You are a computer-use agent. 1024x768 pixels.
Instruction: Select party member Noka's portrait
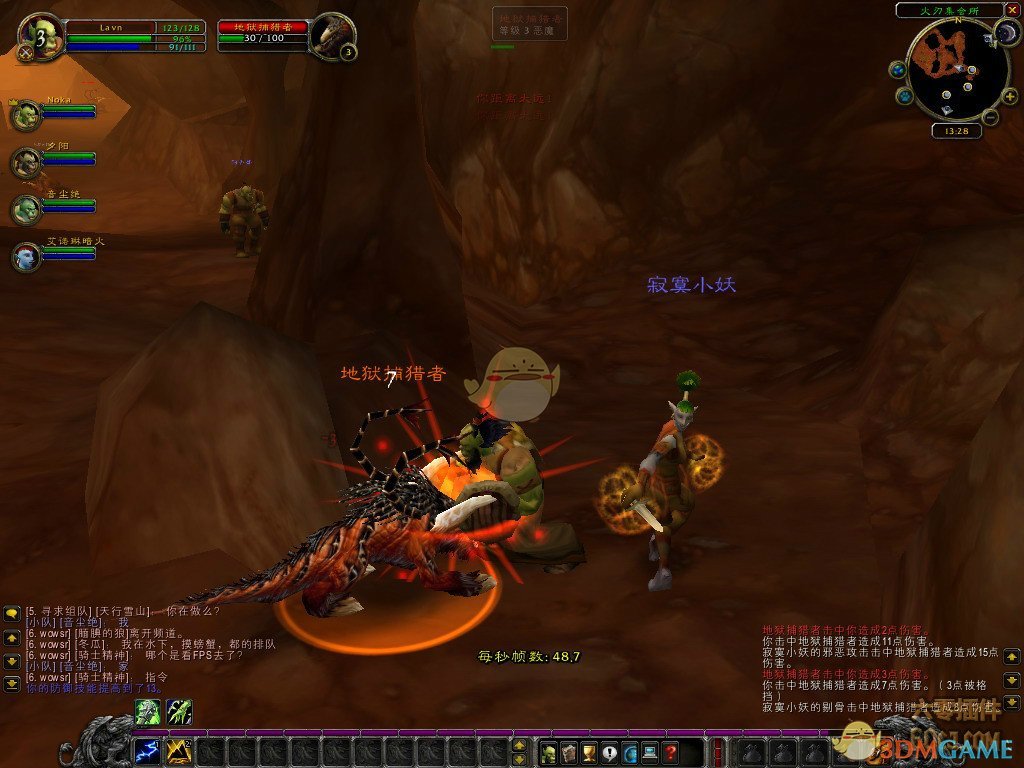coord(26,114)
